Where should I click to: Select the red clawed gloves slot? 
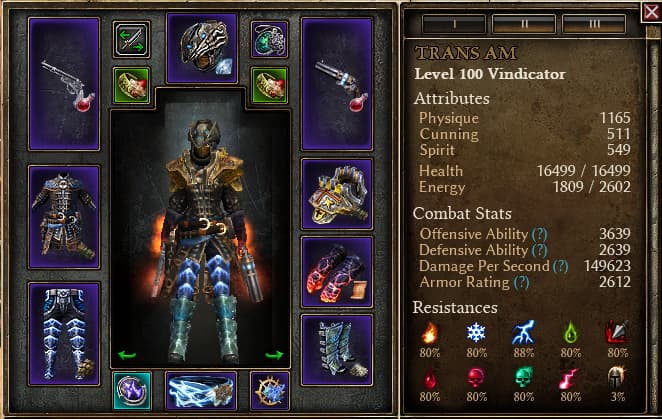click(x=336, y=272)
